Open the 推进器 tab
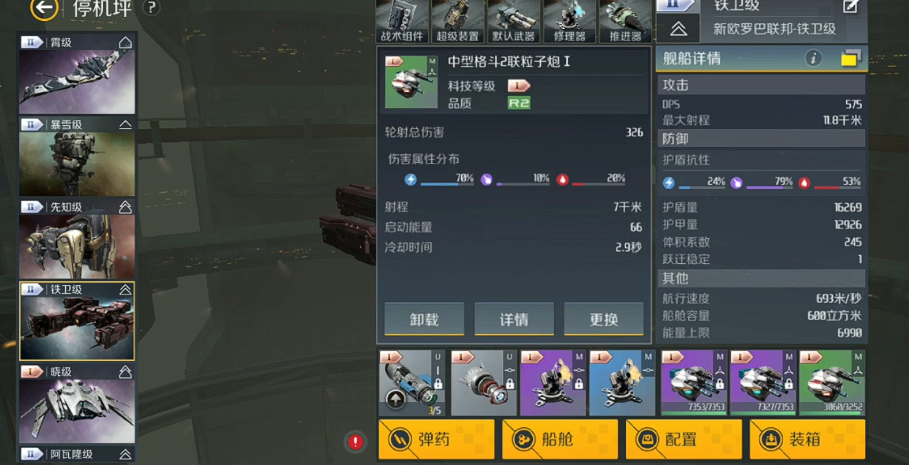Image resolution: width=909 pixels, height=465 pixels. tap(626, 22)
